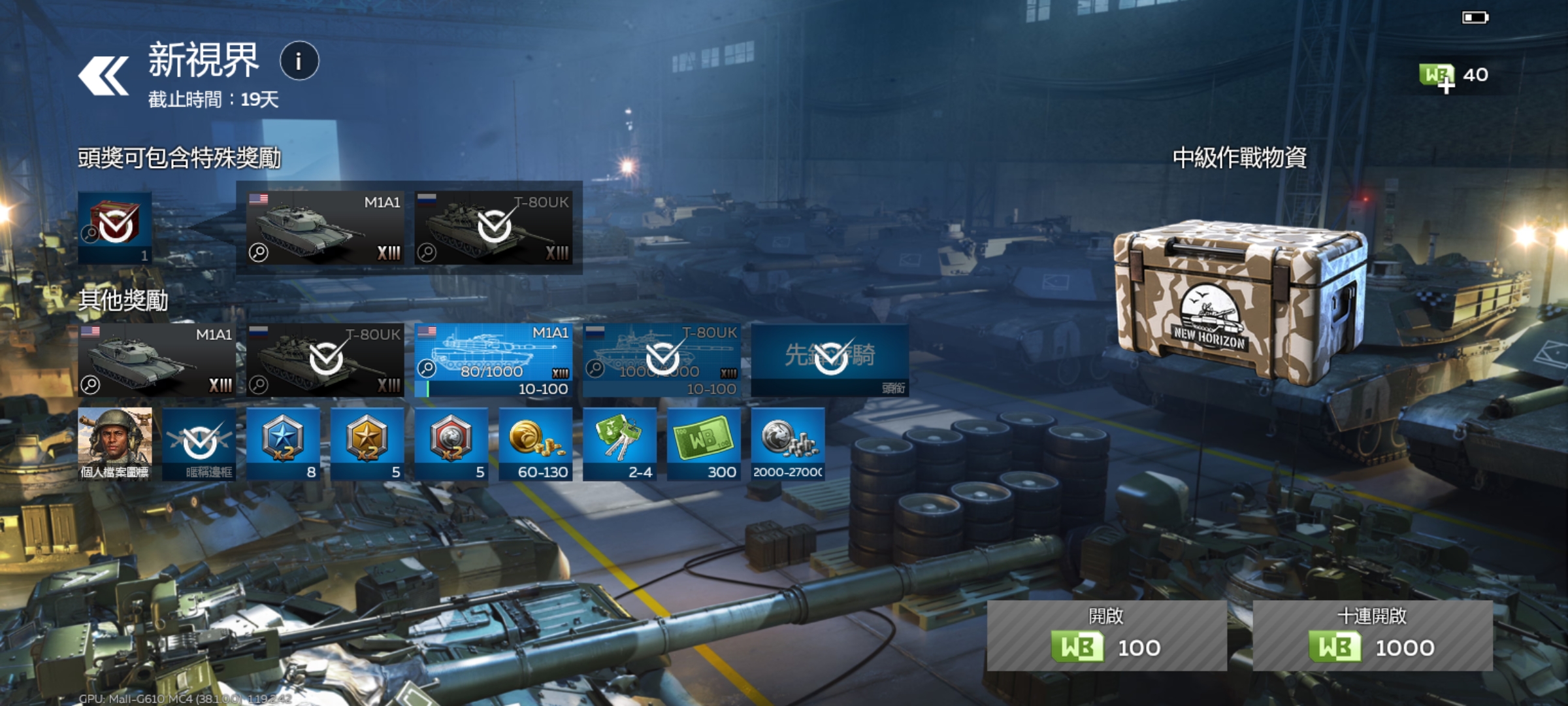This screenshot has height=706, width=1568.
Task: Select the blue star x2 booster reward
Action: (283, 444)
